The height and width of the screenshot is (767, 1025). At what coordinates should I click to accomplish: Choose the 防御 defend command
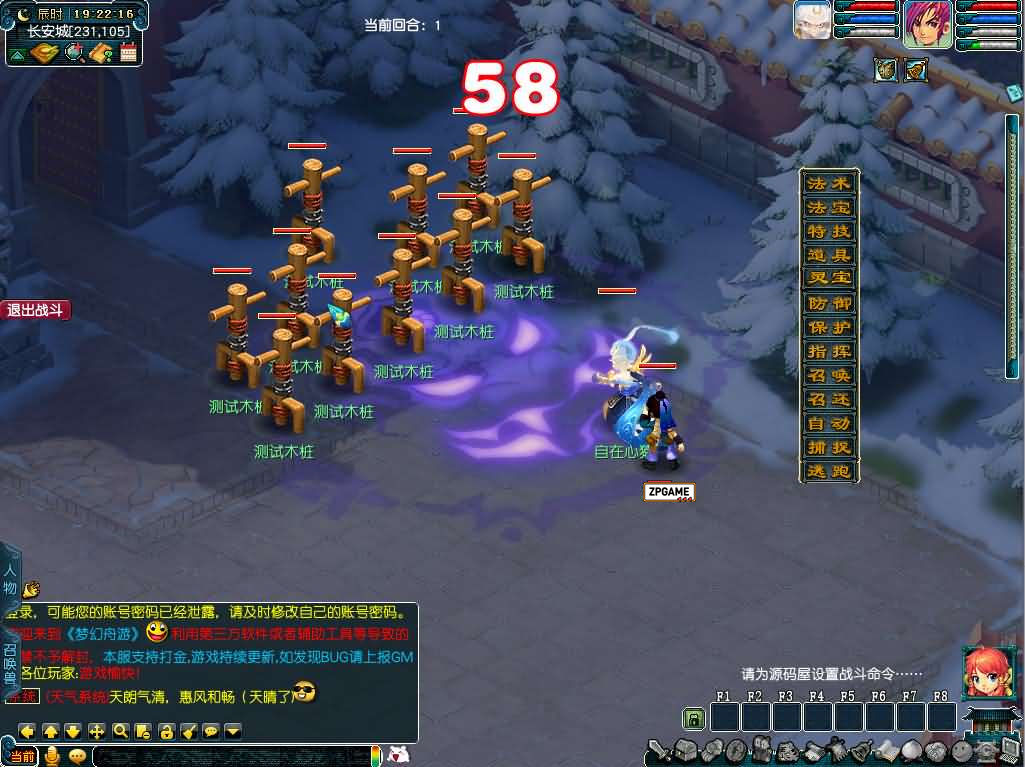click(x=829, y=303)
